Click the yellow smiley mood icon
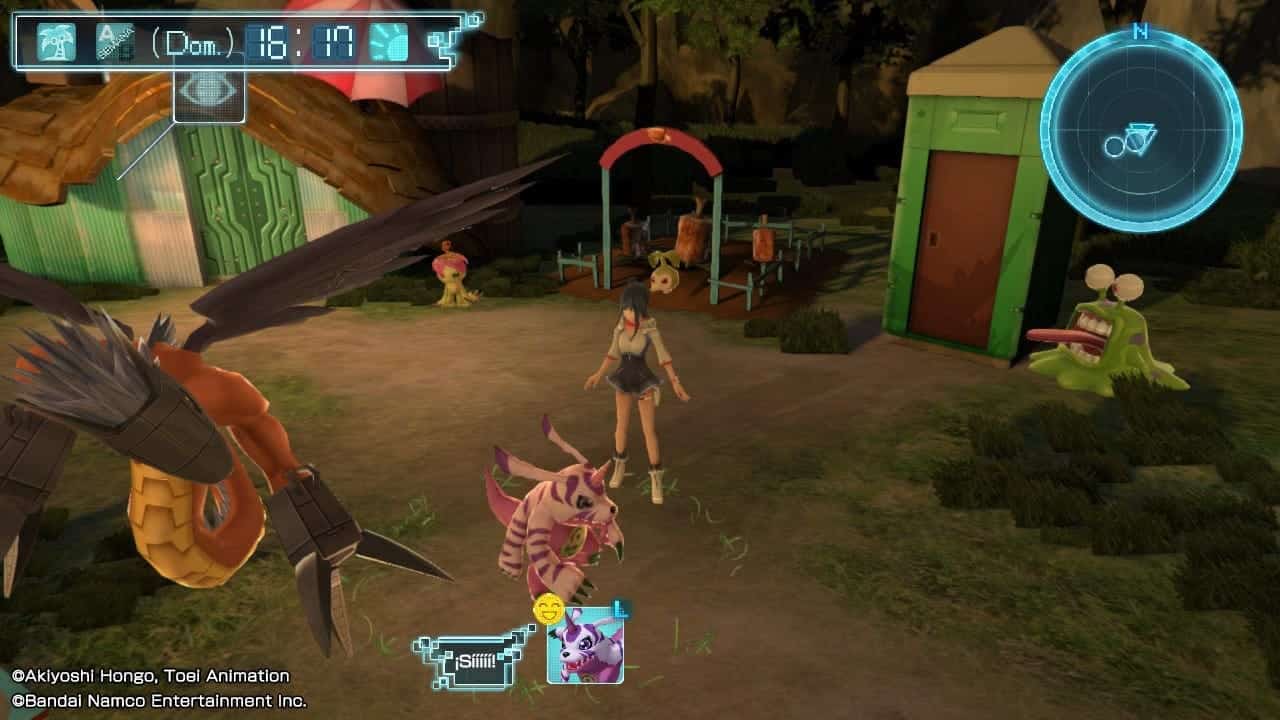Image resolution: width=1280 pixels, height=720 pixels. 548,609
